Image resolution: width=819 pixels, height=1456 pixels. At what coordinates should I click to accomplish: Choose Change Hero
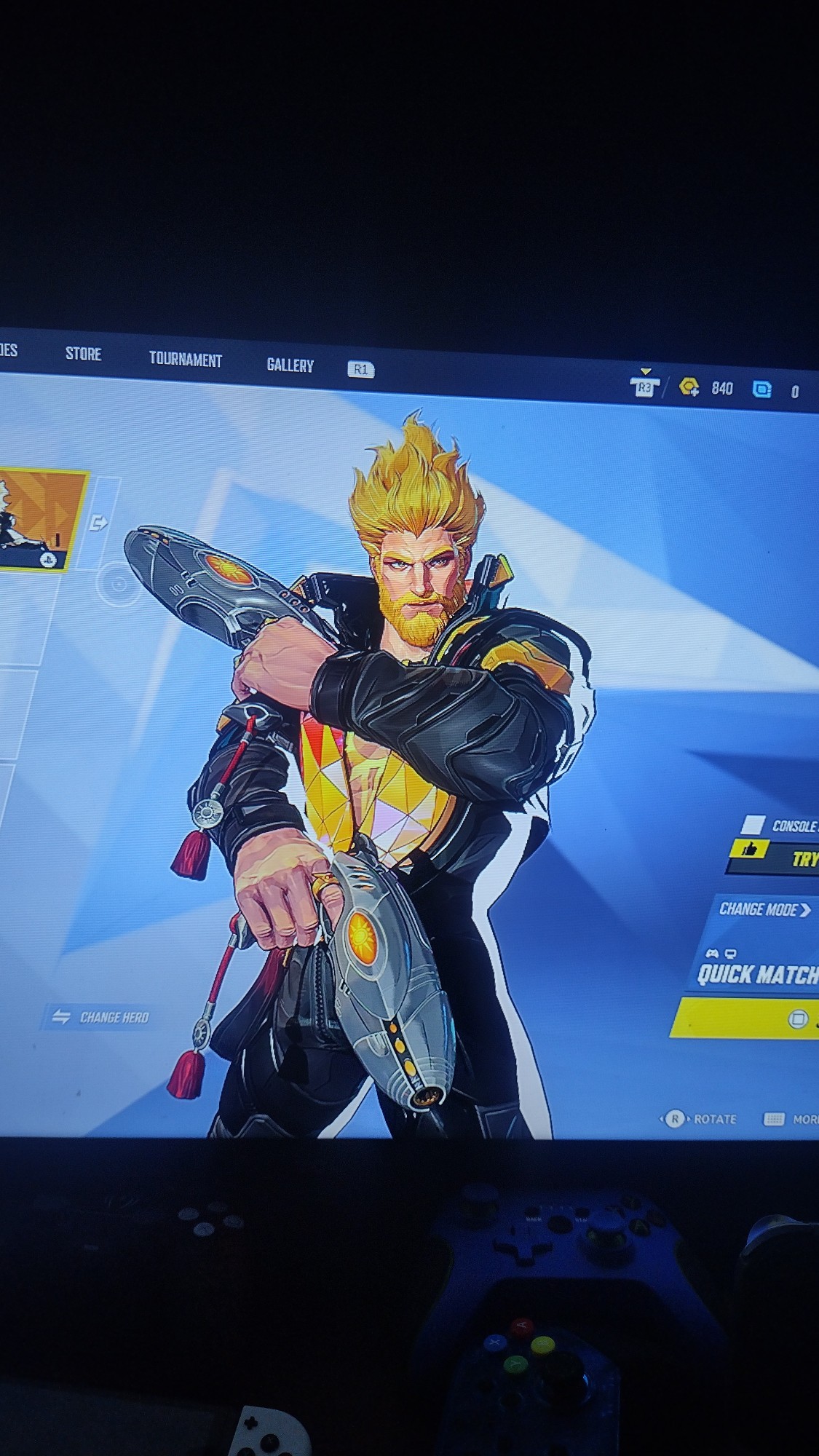100,1017
